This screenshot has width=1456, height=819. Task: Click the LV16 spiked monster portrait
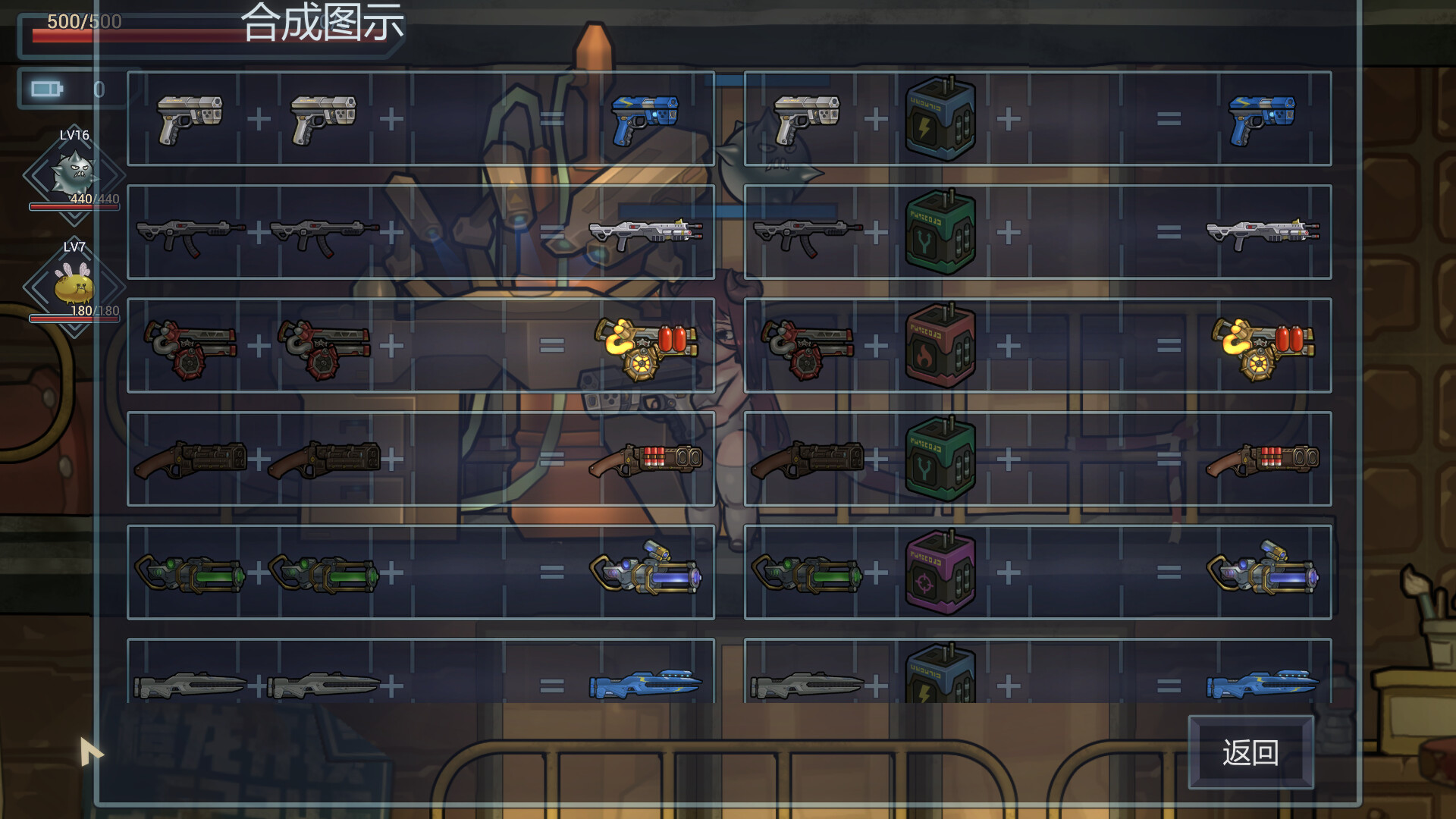click(x=76, y=174)
